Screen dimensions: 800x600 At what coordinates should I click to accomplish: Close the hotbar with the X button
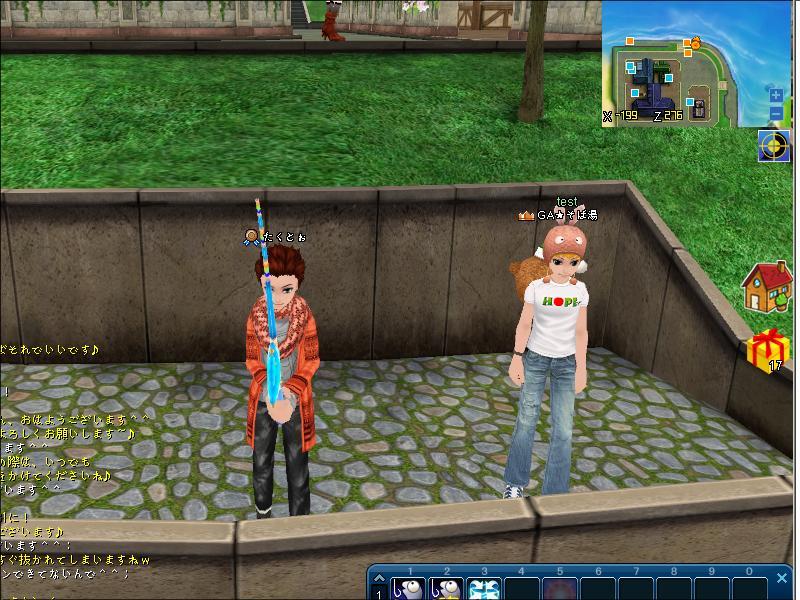(x=782, y=578)
